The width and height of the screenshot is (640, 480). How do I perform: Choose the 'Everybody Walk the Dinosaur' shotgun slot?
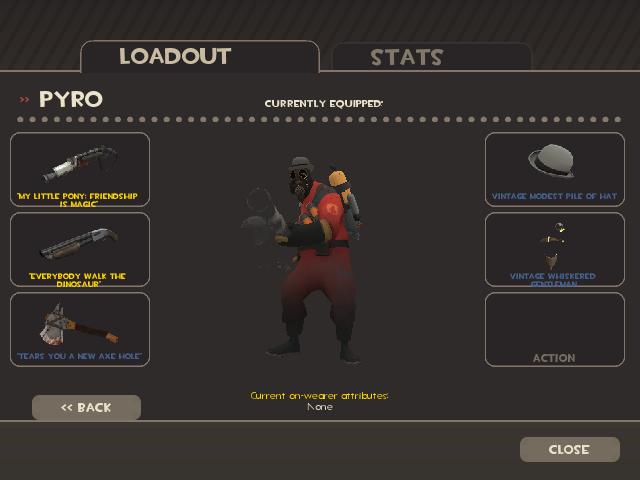coord(80,249)
